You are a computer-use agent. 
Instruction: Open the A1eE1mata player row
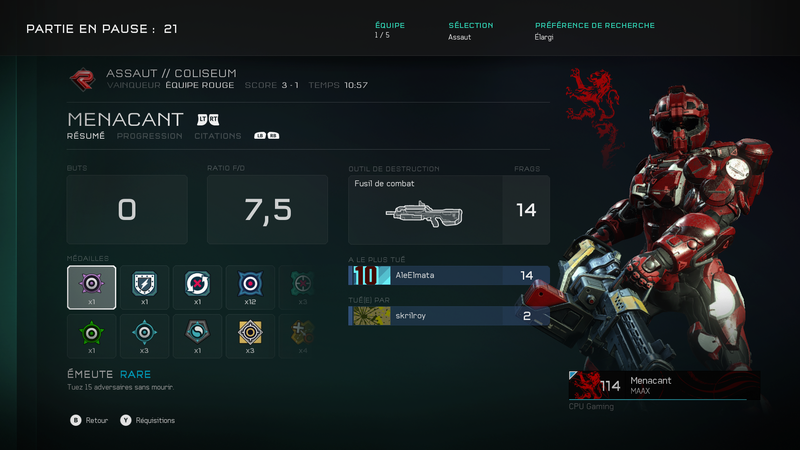(448, 275)
